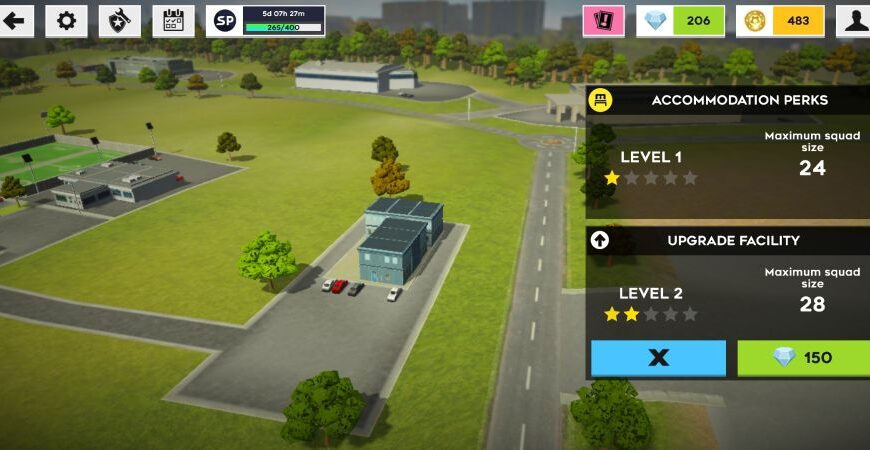
Task: Open the diamond gems shop
Action: [680, 20]
